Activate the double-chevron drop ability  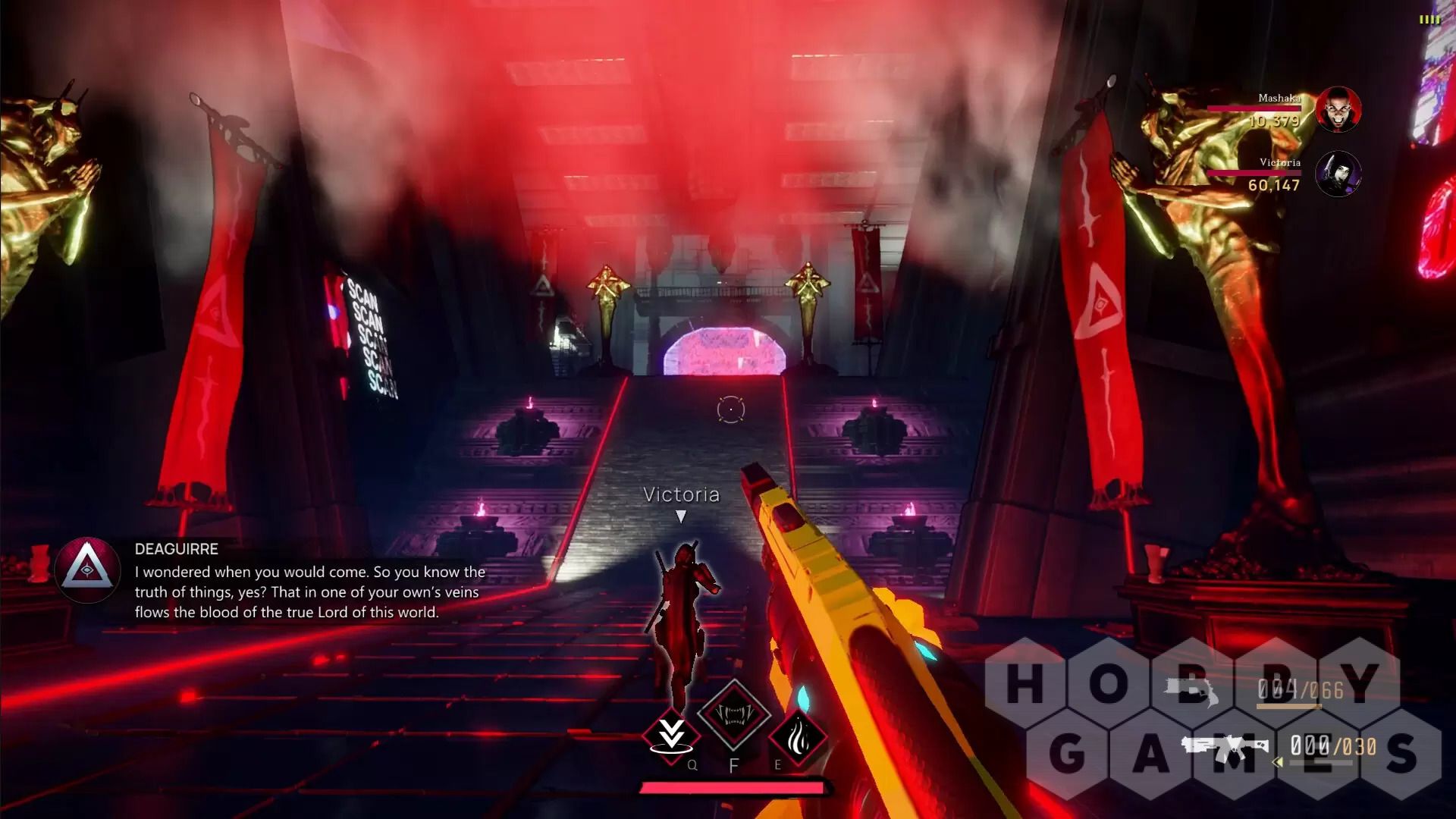click(671, 735)
